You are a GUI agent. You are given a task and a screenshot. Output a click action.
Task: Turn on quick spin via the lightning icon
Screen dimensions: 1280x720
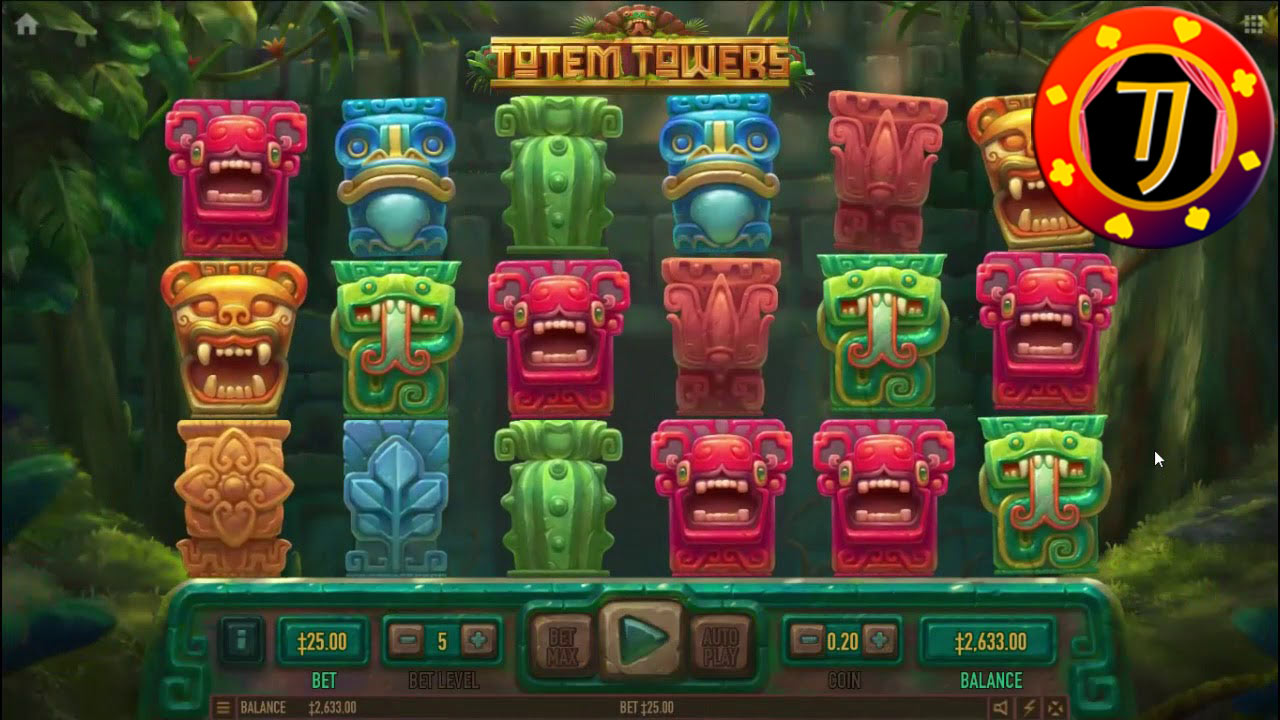tap(1029, 708)
